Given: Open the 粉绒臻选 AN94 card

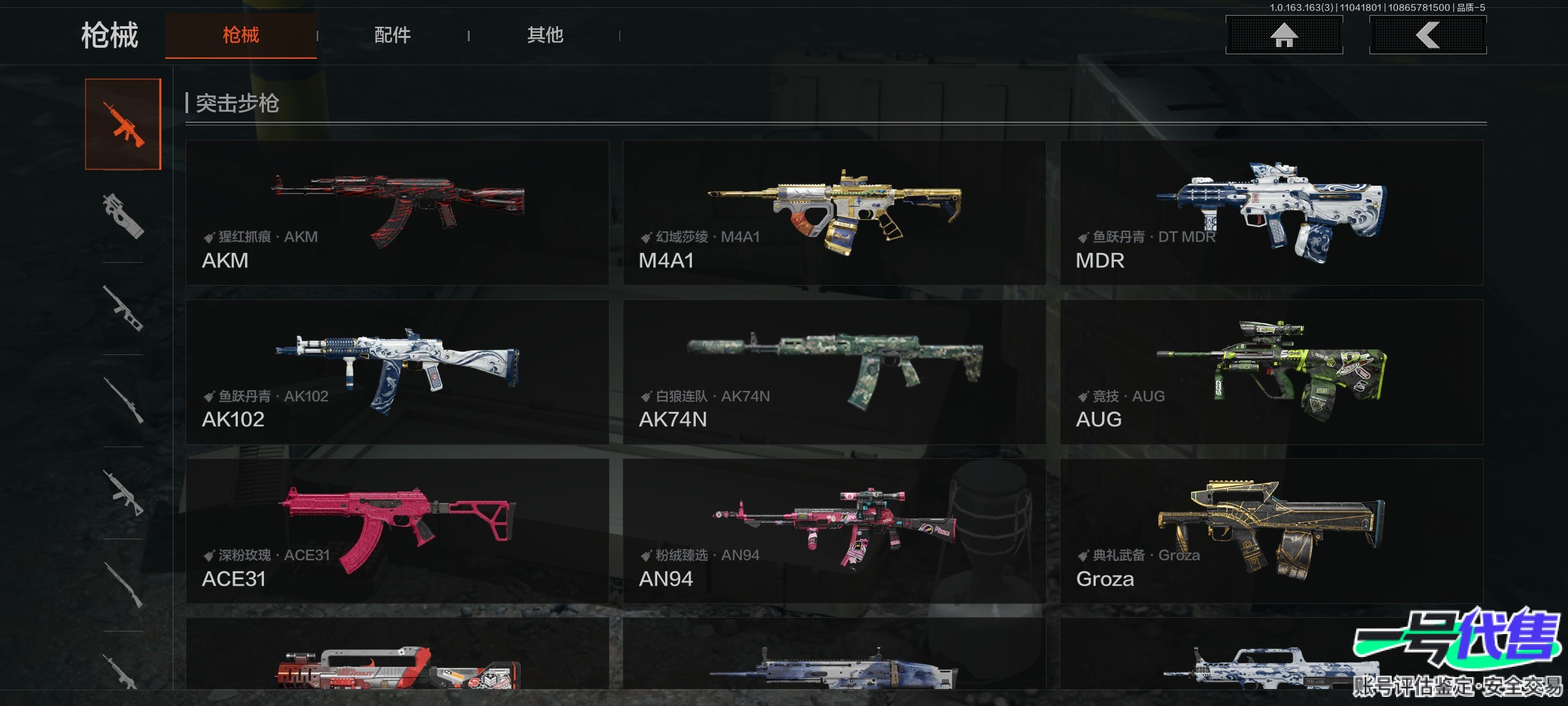Looking at the screenshot, I should coord(834,531).
